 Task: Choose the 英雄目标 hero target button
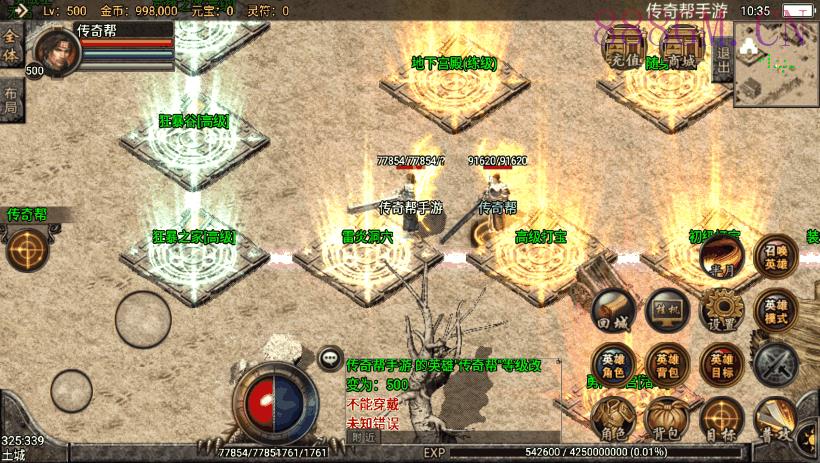tap(721, 364)
